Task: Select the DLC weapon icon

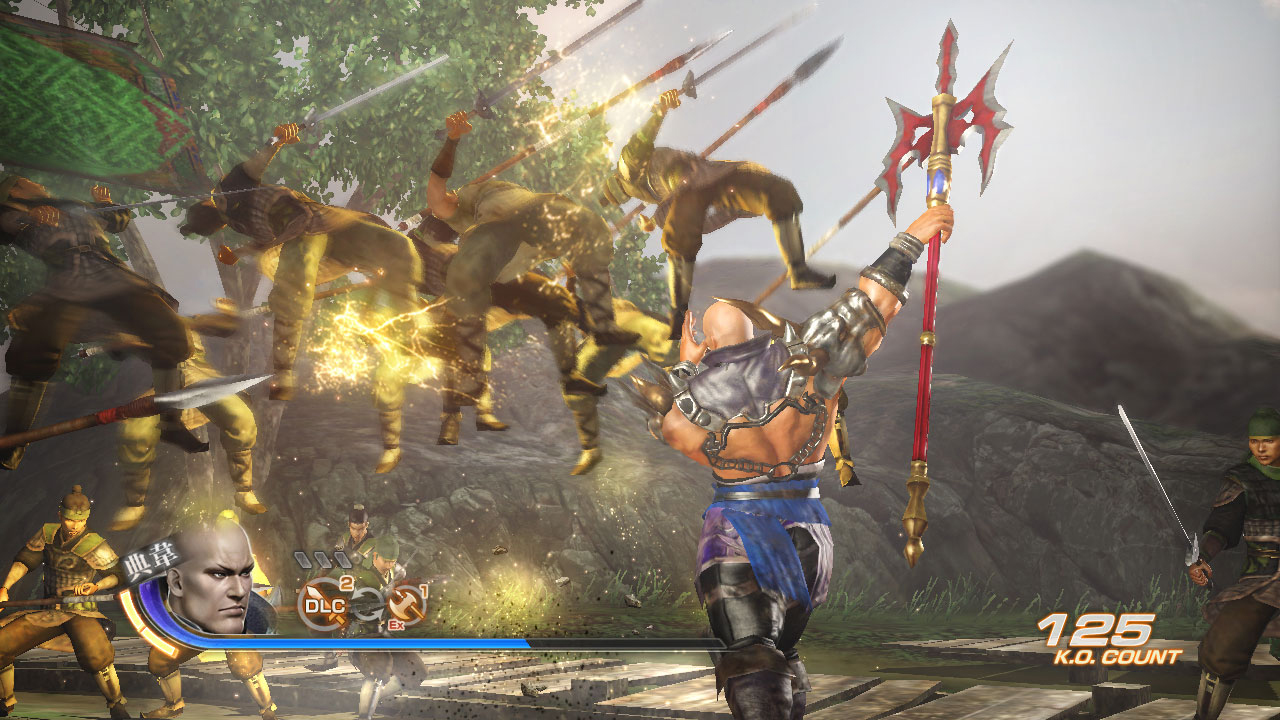Action: [324, 605]
